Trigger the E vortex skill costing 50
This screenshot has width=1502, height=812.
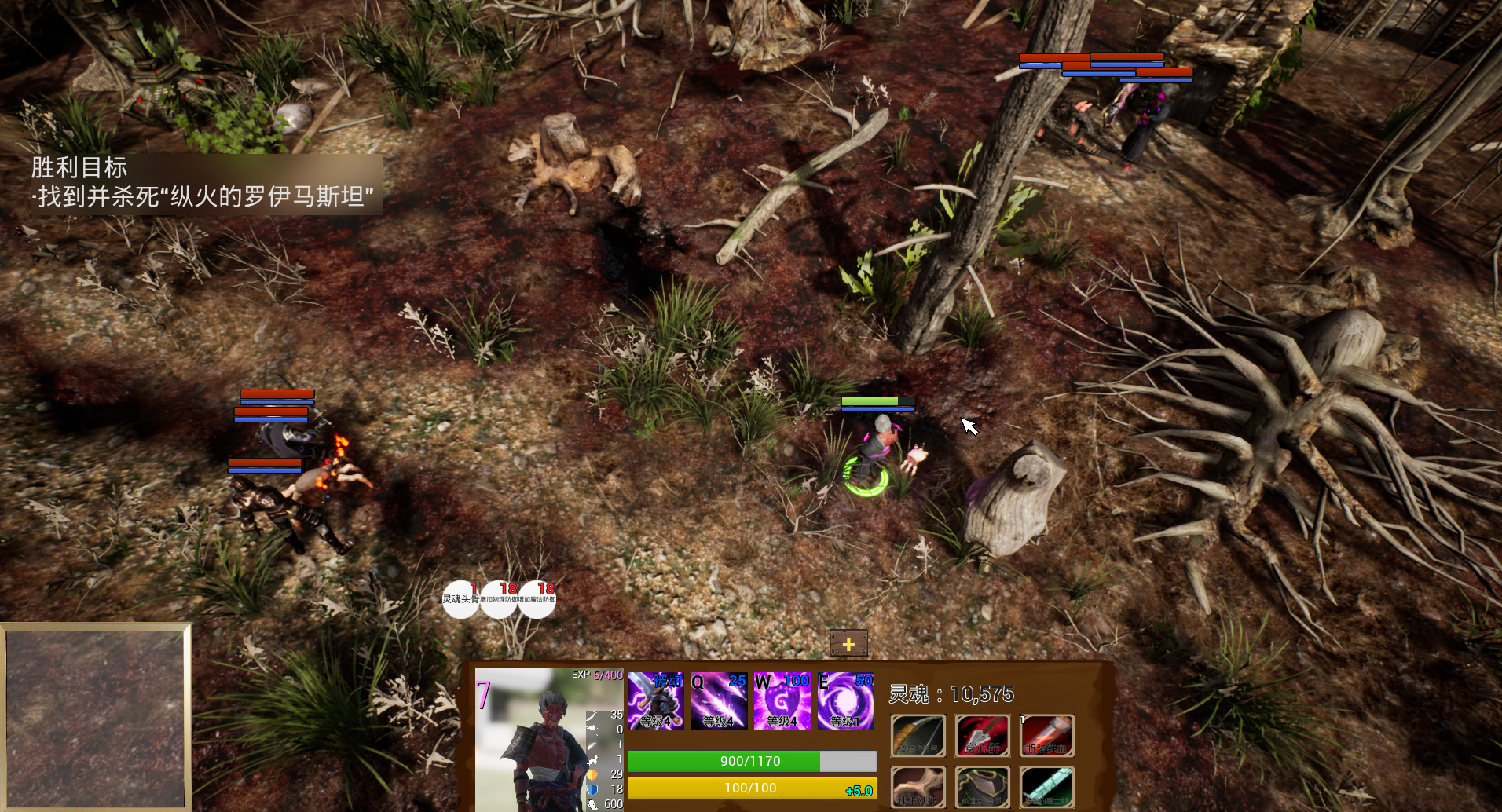point(847,701)
